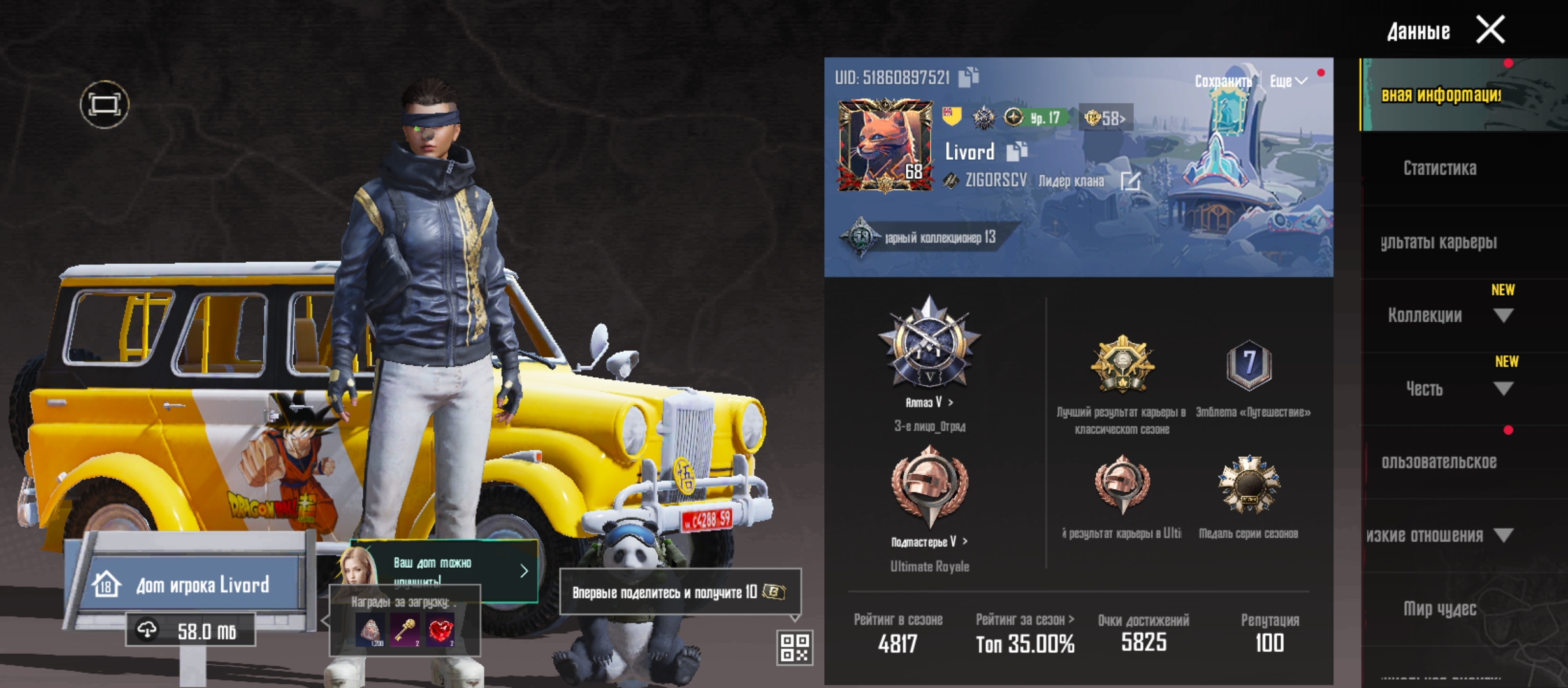This screenshot has height=688, width=1568.
Task: Toggle the fullscreen view icon
Action: [x=105, y=104]
